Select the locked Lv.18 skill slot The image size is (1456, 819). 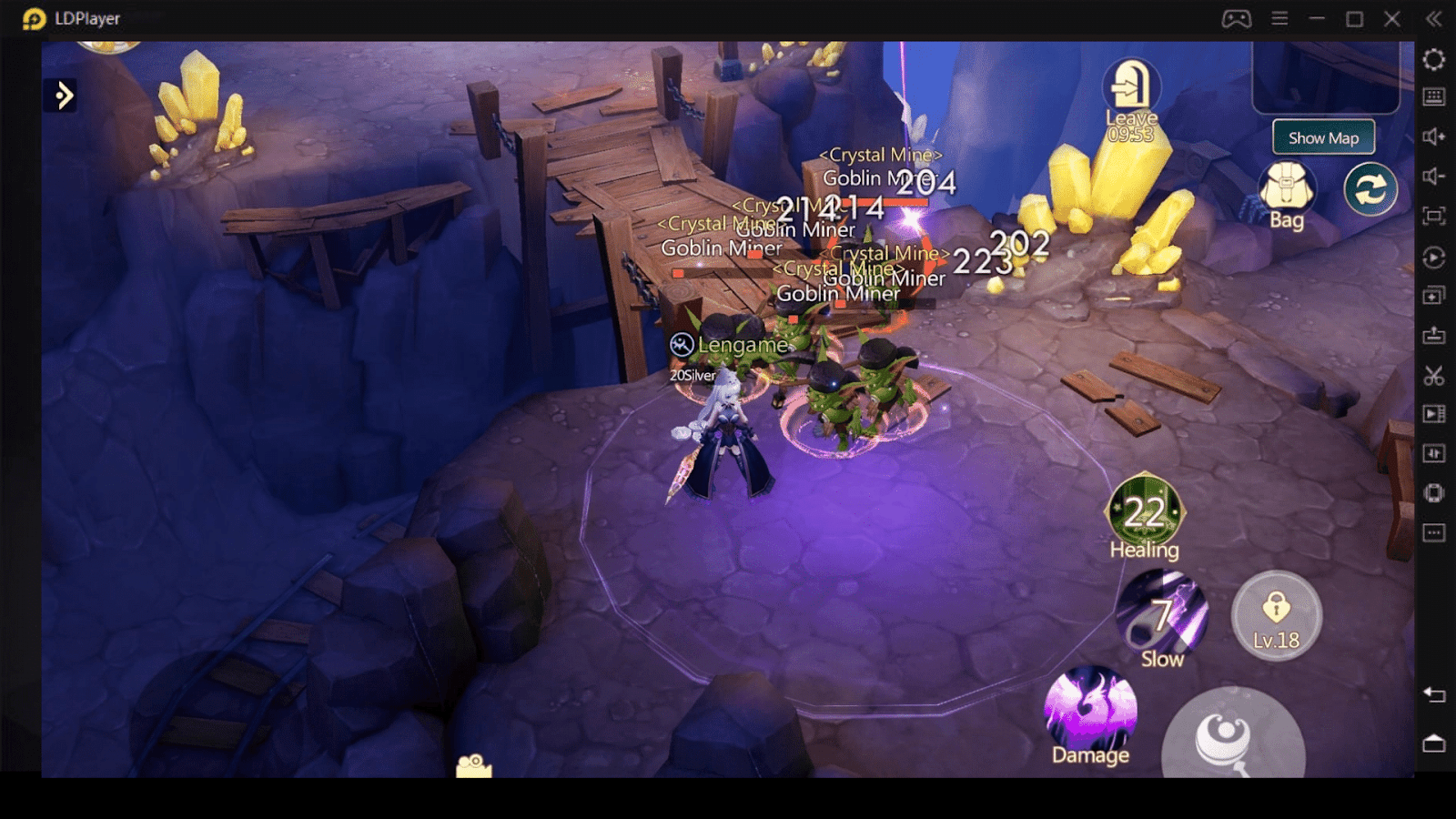[x=1276, y=615]
